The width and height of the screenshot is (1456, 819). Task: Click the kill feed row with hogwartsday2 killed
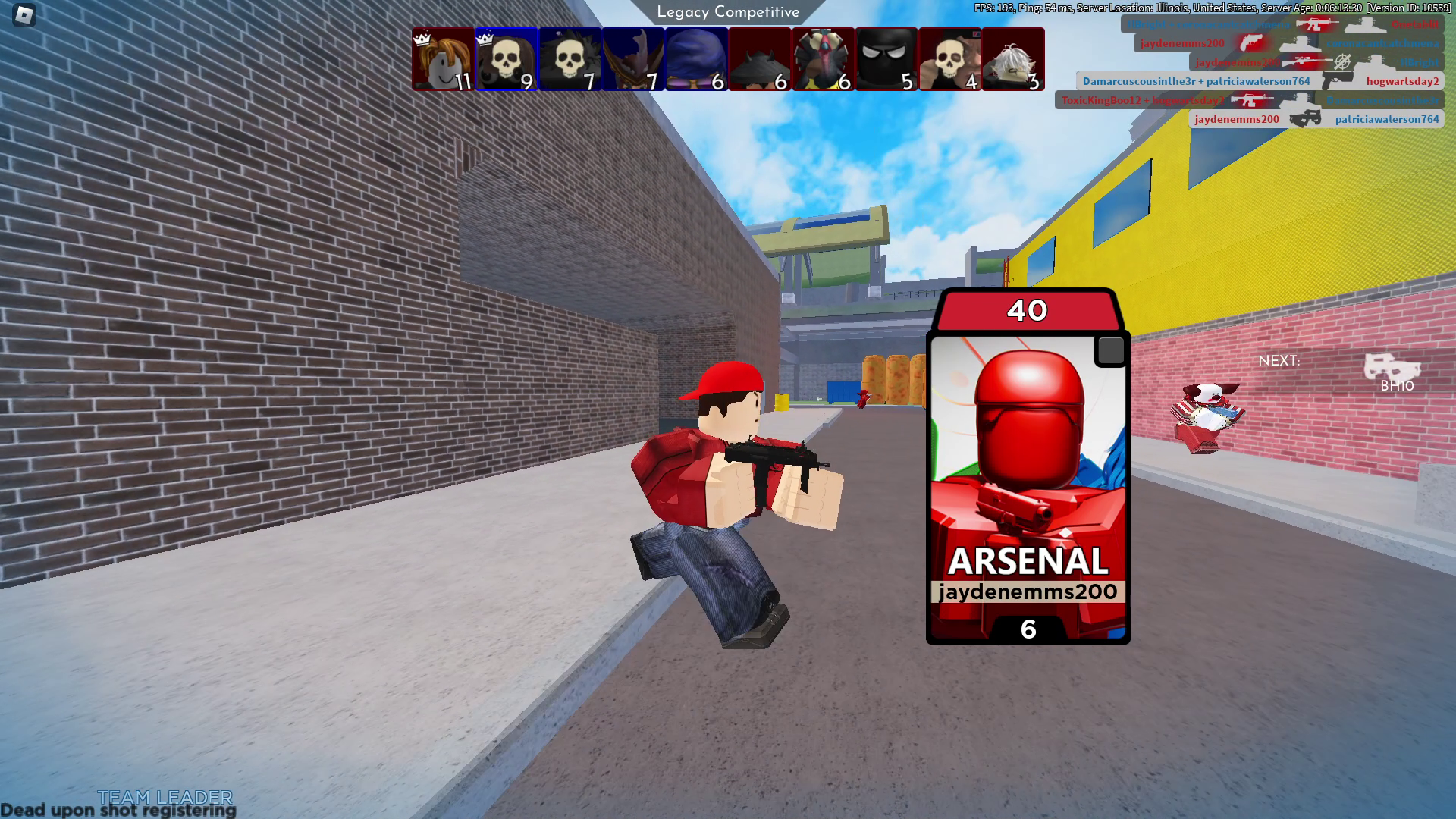[x=1260, y=81]
